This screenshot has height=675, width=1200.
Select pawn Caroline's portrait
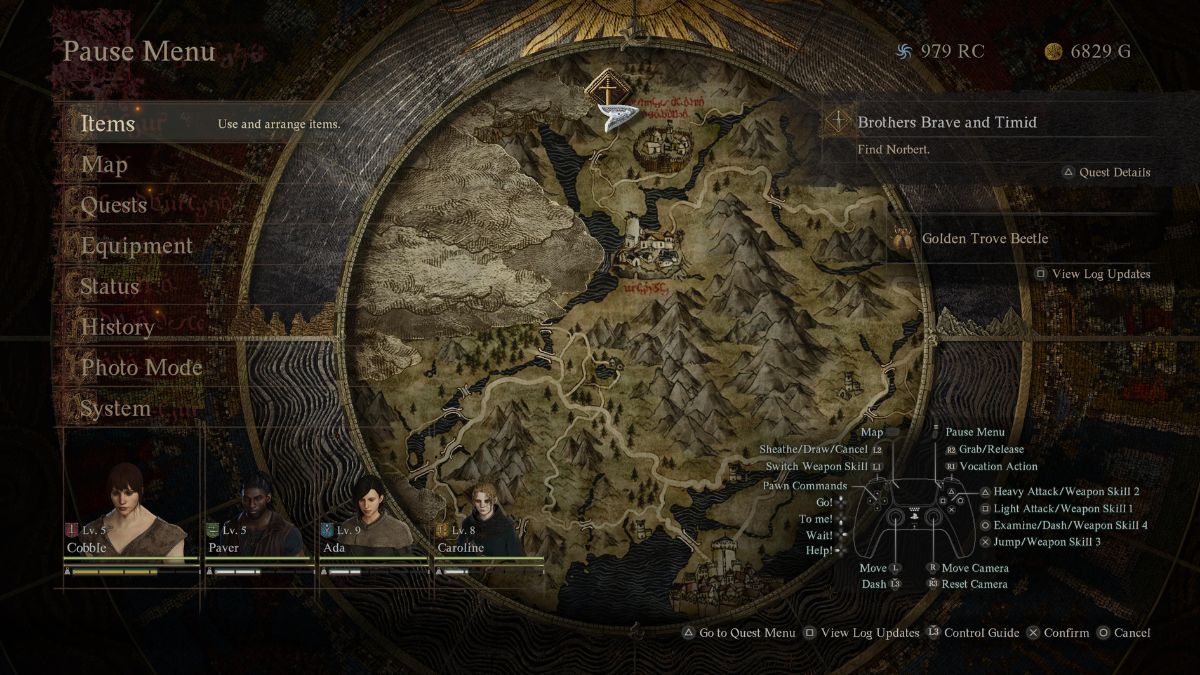[x=488, y=512]
